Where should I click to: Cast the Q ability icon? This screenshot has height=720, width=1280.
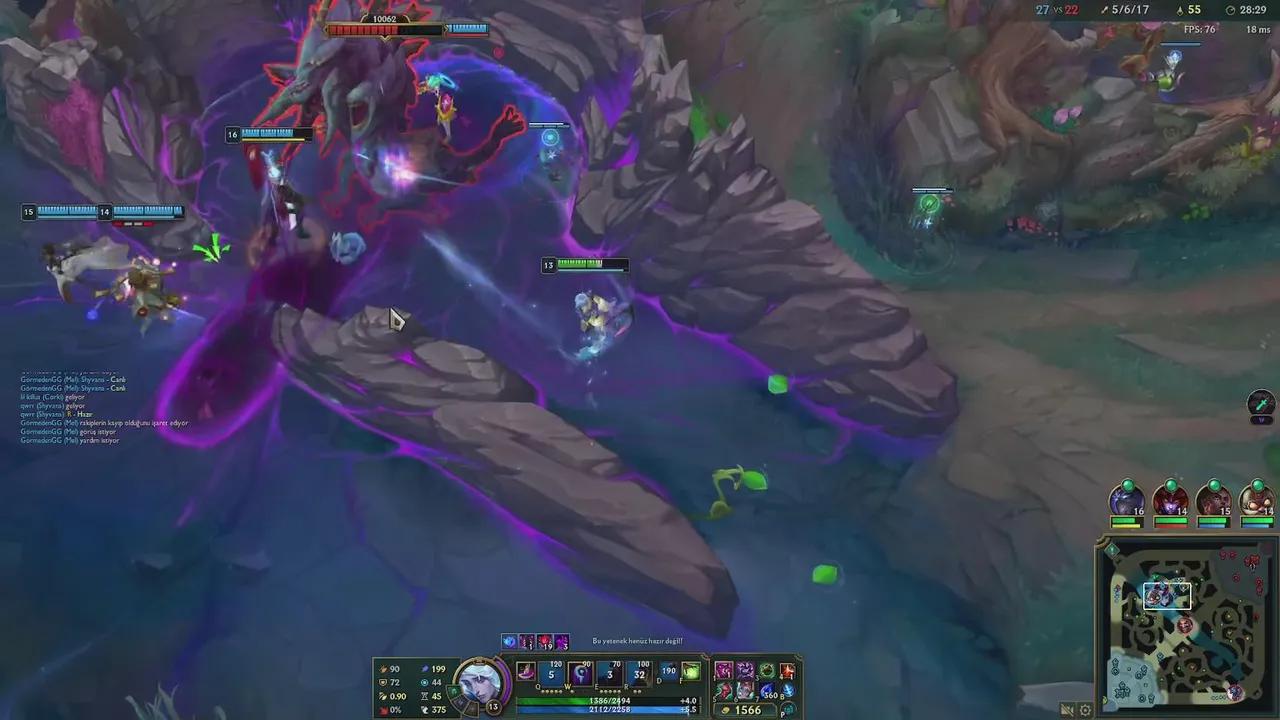click(x=550, y=672)
